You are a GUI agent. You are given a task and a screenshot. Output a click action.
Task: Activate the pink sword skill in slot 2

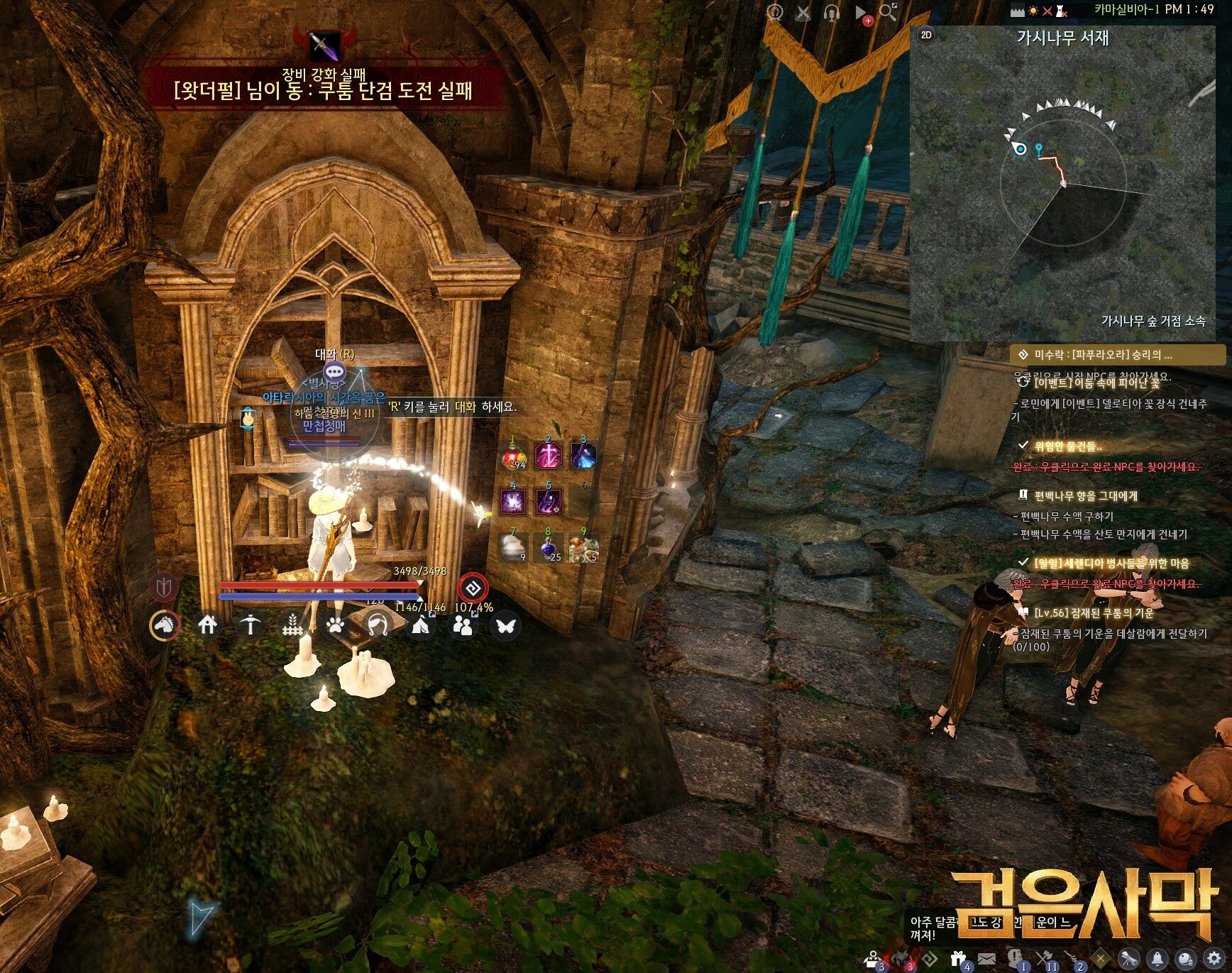pyautogui.click(x=549, y=456)
